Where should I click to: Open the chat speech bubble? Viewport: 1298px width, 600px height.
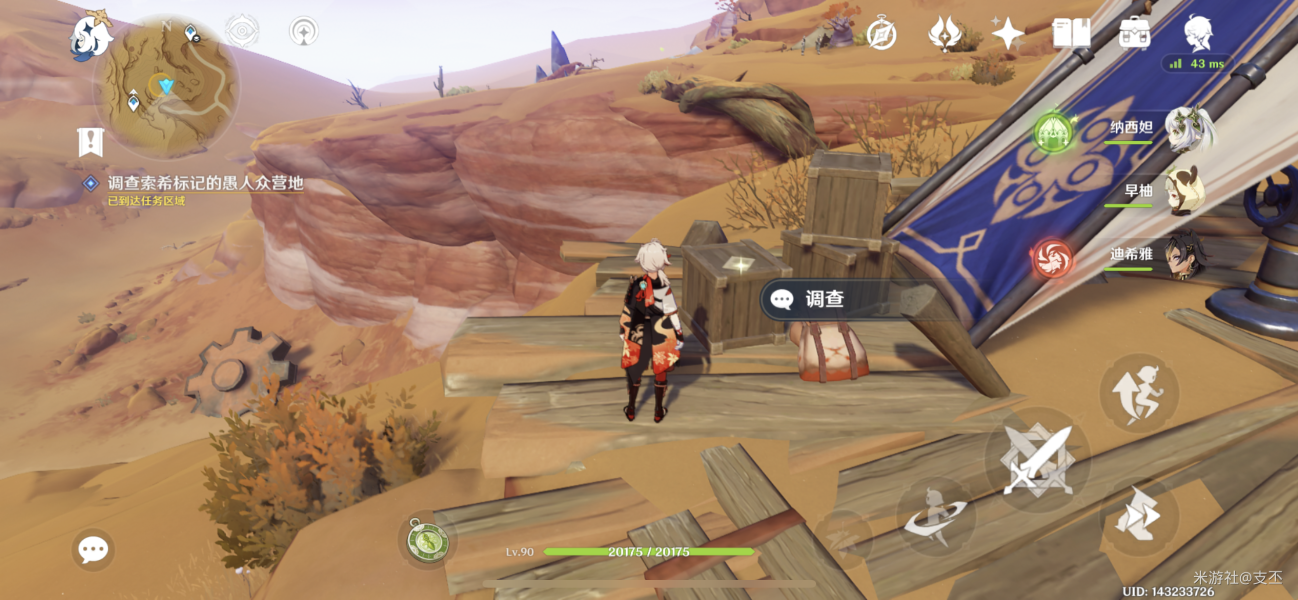point(93,549)
